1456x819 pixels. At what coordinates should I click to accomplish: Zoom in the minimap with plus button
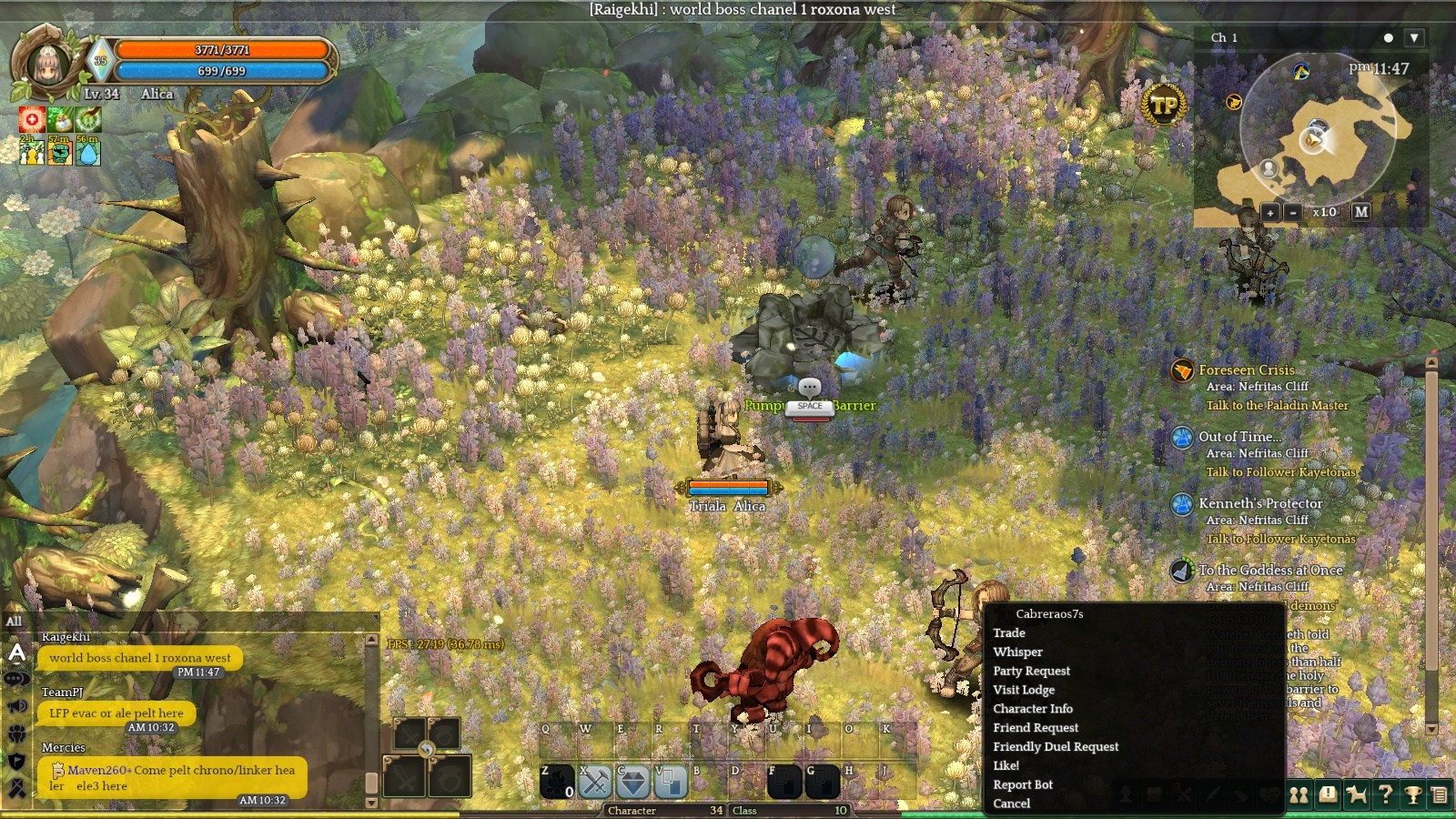[x=1270, y=213]
